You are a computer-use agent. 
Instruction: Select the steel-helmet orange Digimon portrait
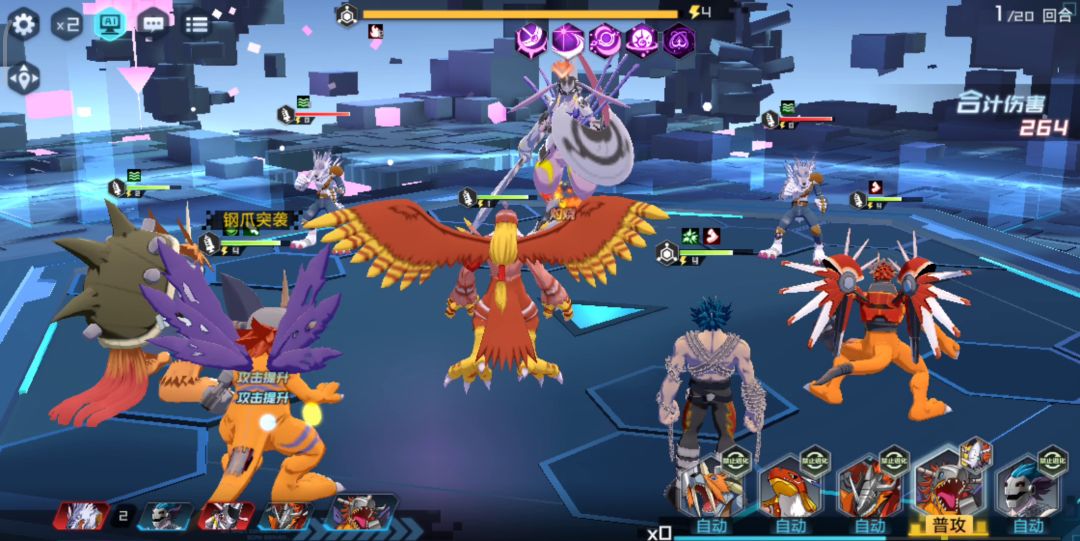point(869,490)
